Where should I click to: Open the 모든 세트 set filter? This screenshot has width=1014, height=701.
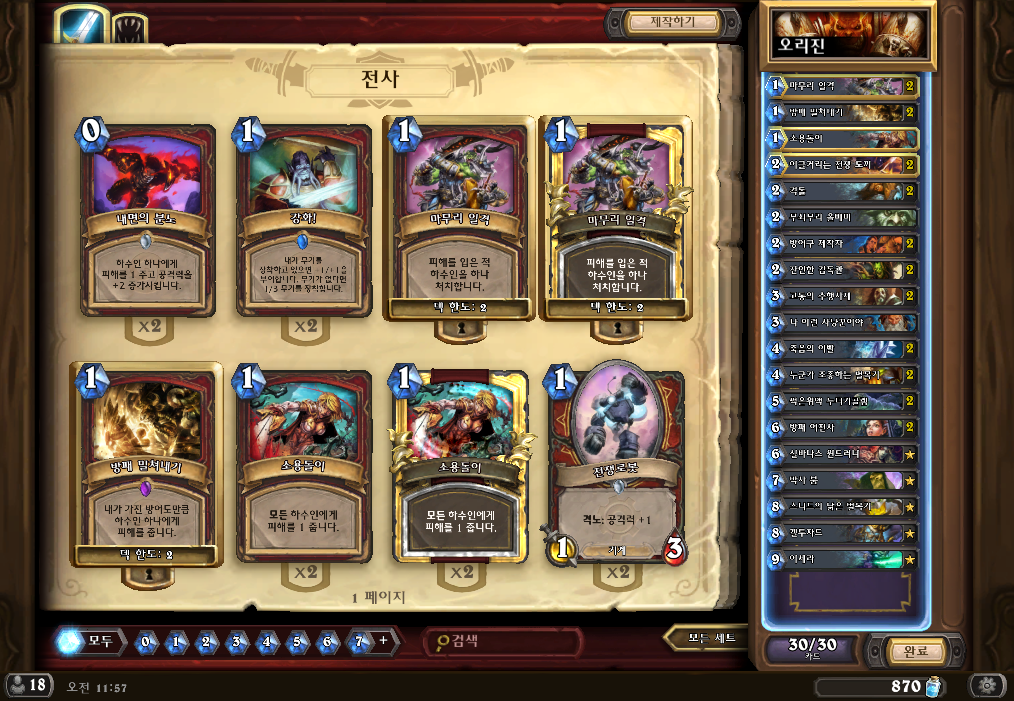coord(710,638)
